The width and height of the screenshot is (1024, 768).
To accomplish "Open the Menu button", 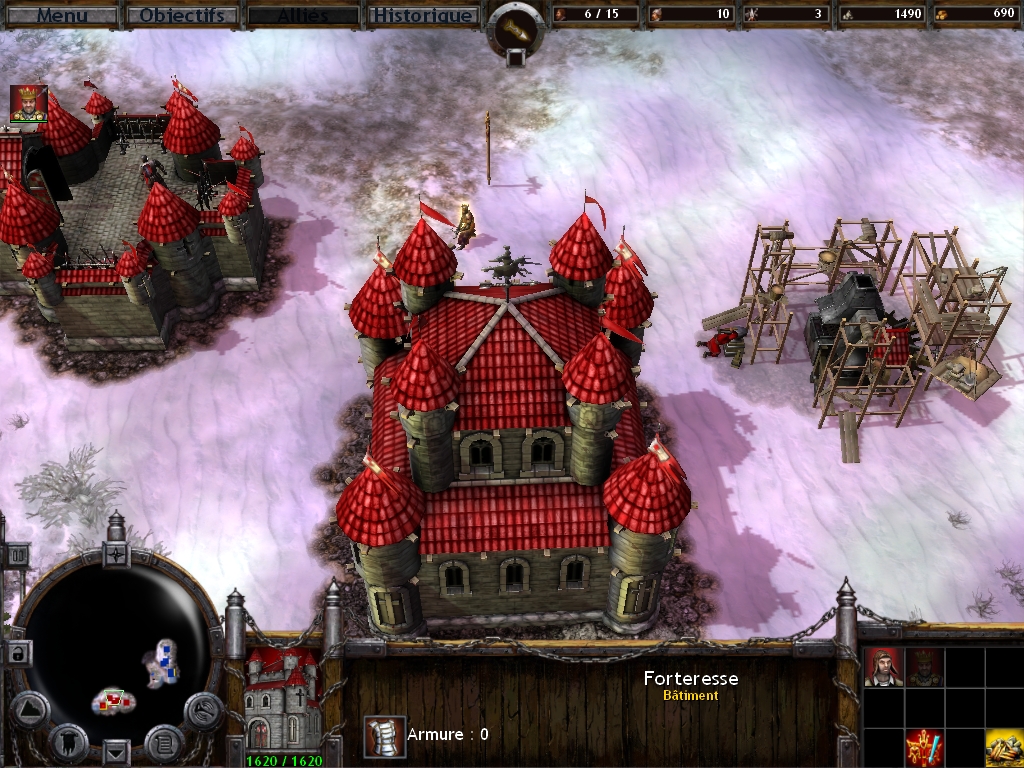I will point(62,15).
